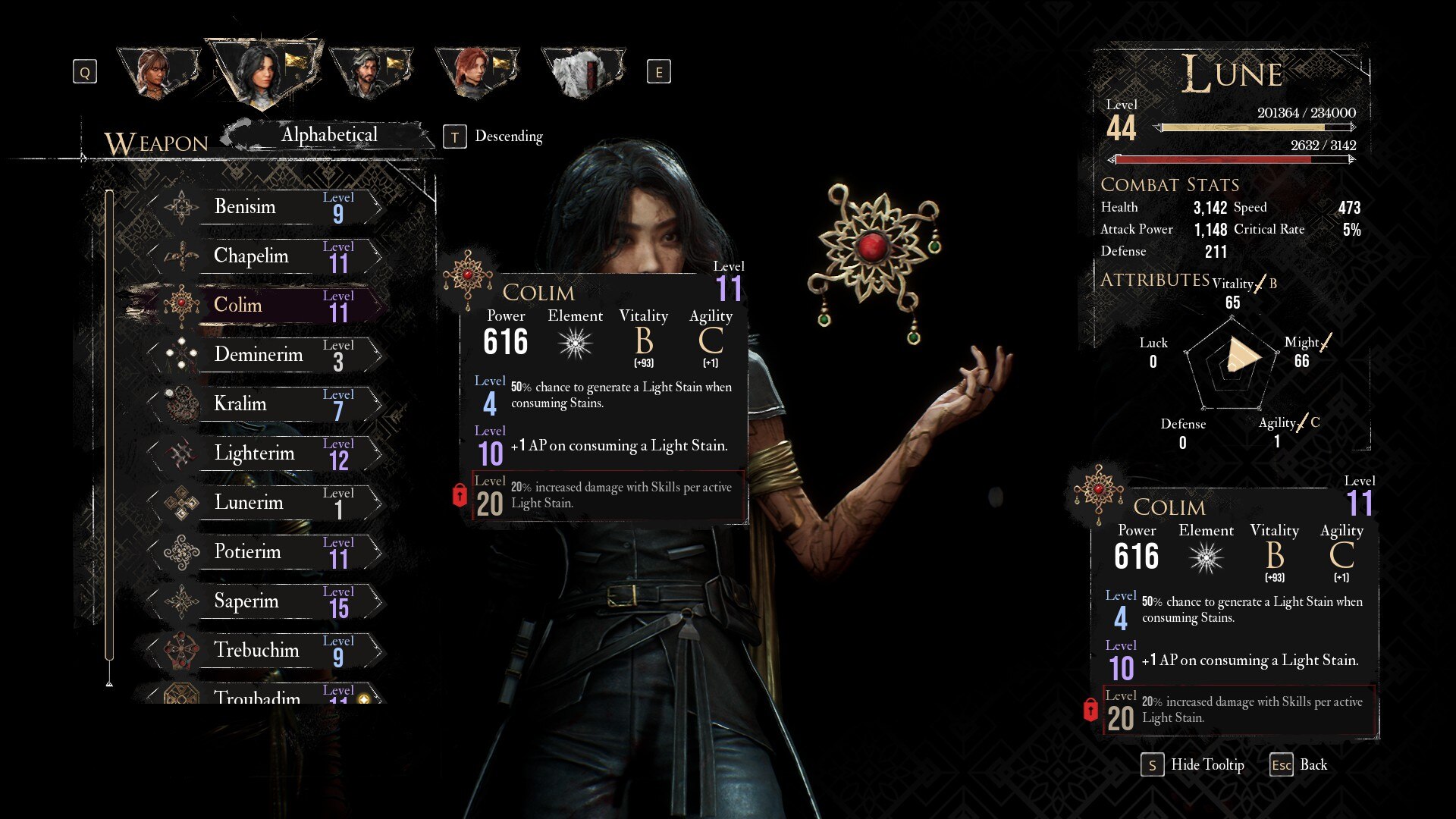Viewport: 1456px width, 819px height.
Task: Click the weapon list scrollbar
Action: [109, 425]
